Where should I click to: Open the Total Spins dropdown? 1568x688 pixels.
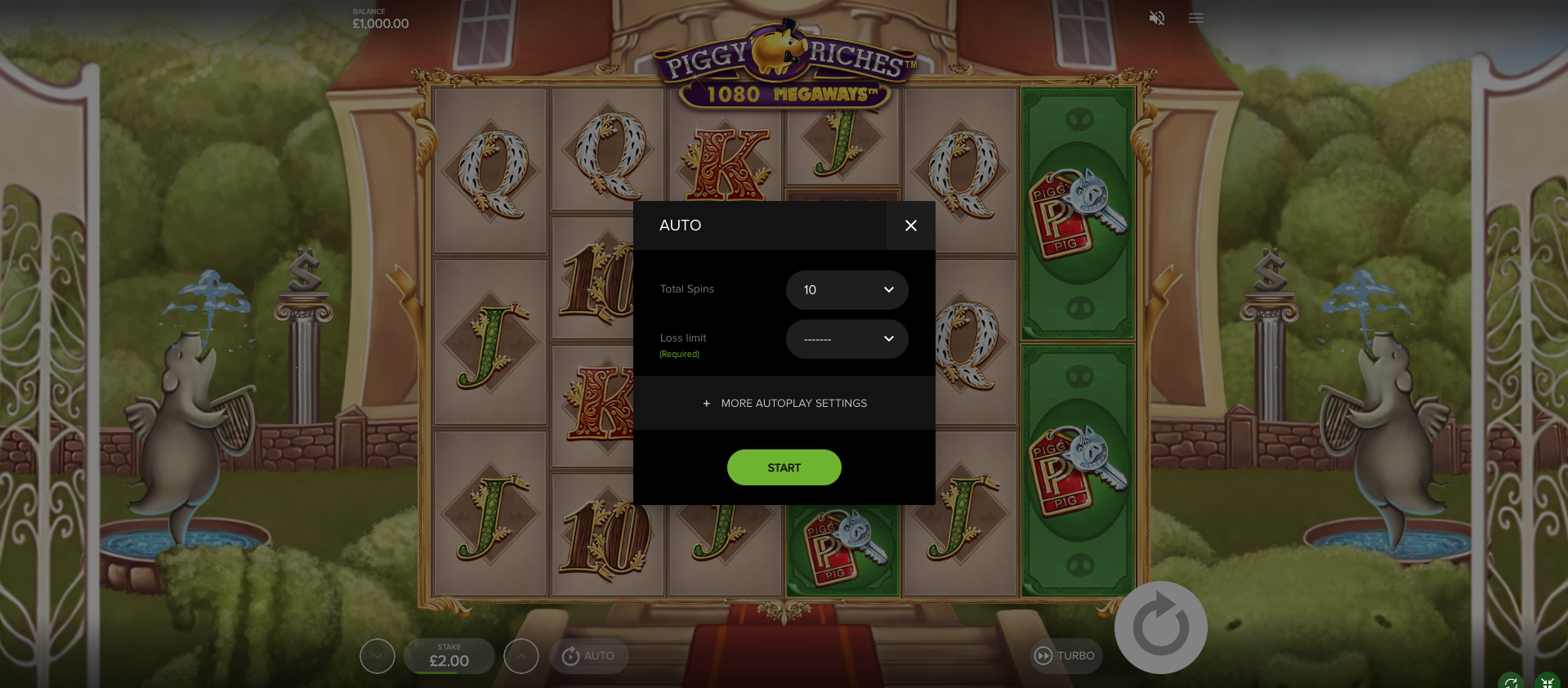[847, 290]
